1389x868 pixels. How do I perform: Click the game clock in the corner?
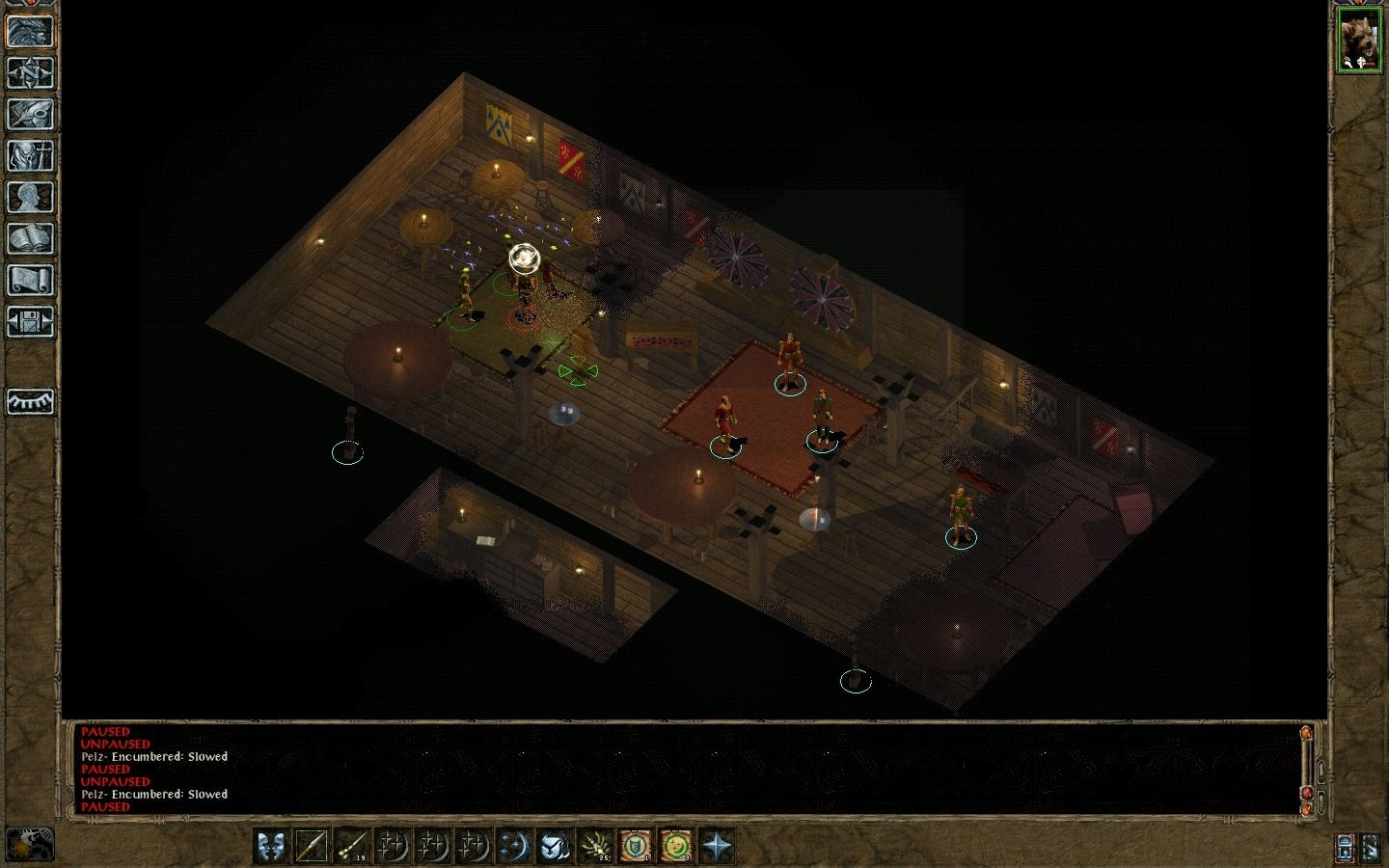[30, 845]
